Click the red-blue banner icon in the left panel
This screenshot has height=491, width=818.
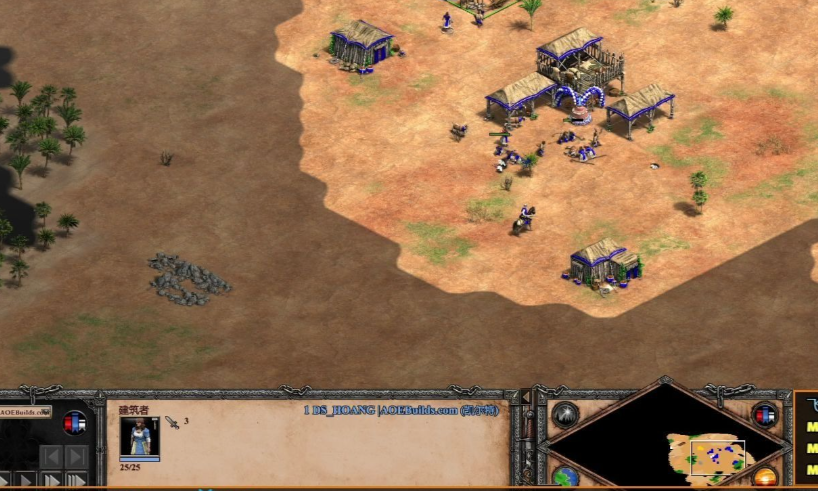coord(74,422)
